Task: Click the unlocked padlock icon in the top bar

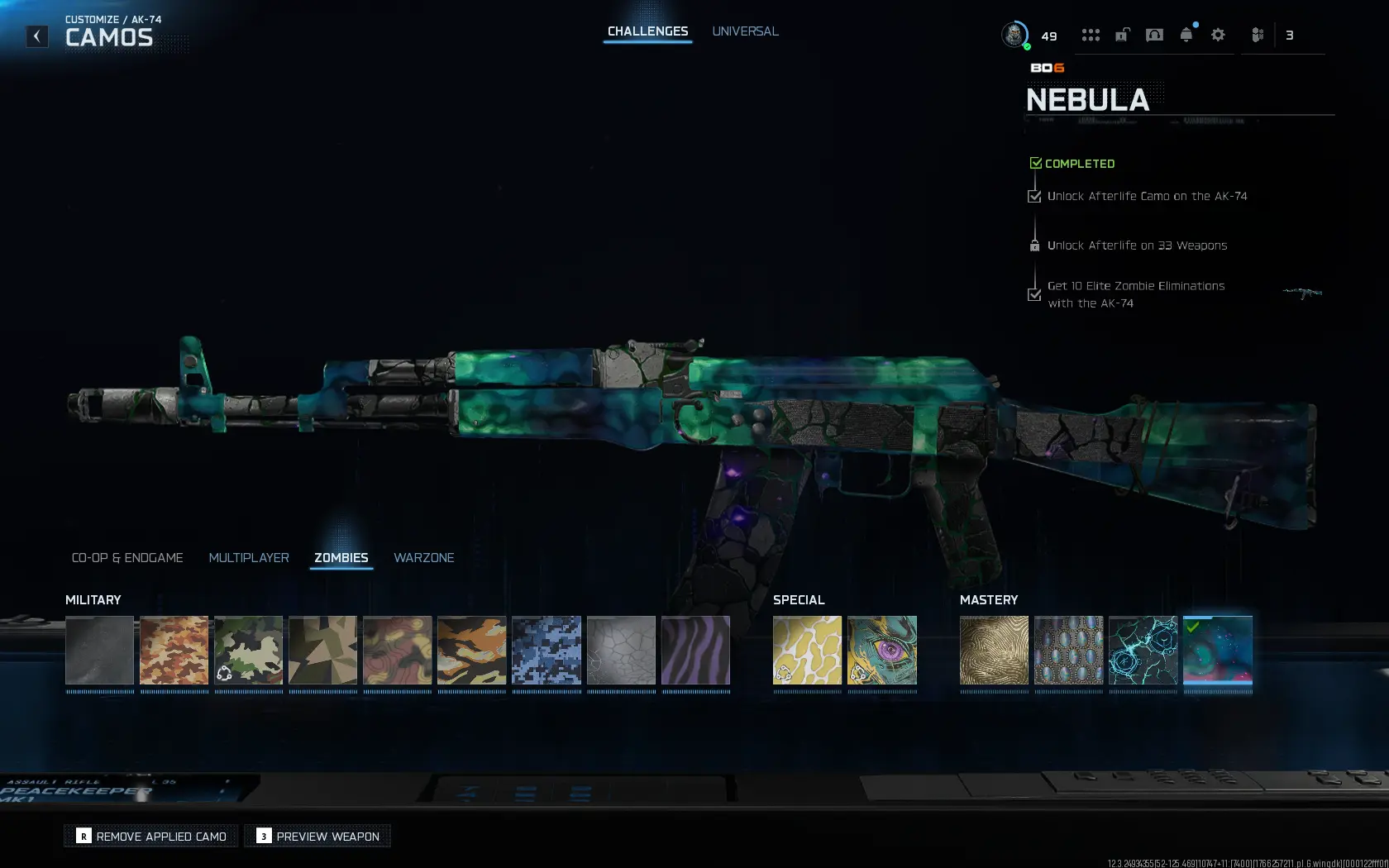Action: pyautogui.click(x=1122, y=35)
